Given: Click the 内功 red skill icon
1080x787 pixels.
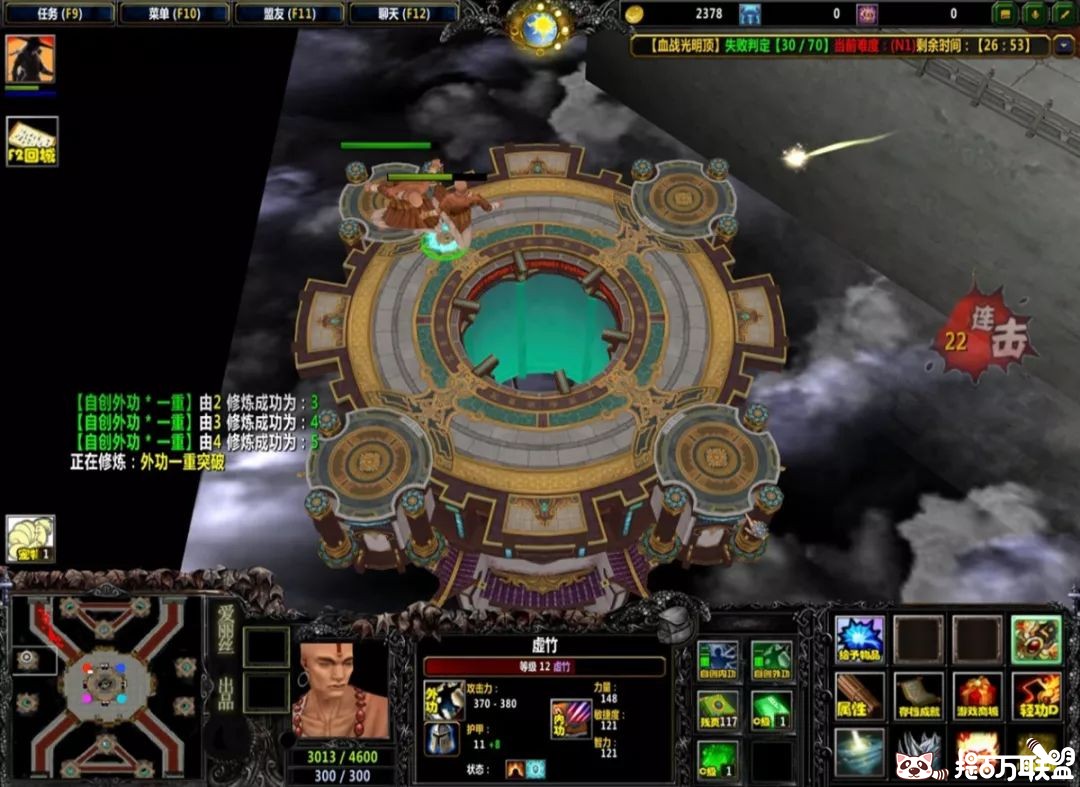Looking at the screenshot, I should click(x=571, y=719).
